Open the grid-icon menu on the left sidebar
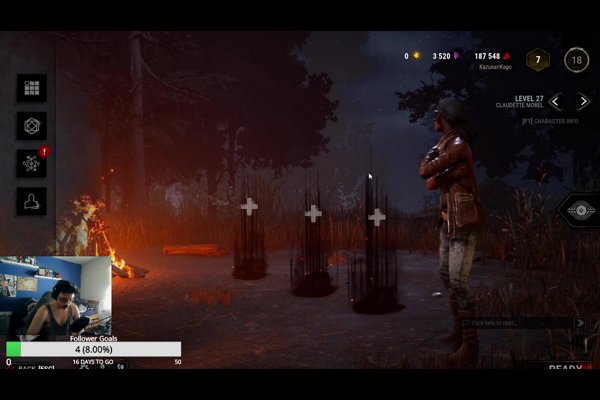 pyautogui.click(x=31, y=88)
